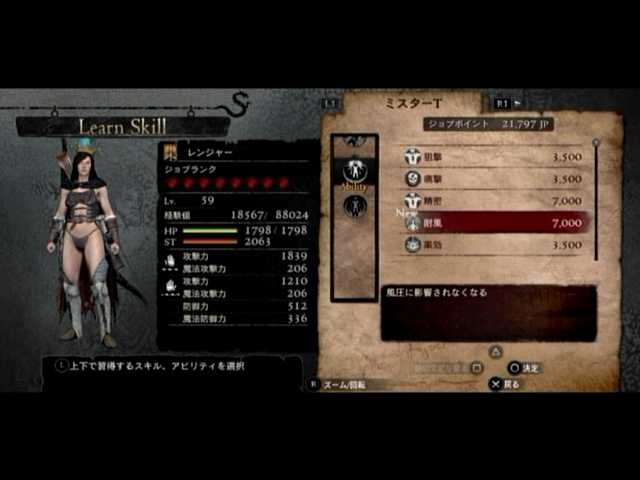The image size is (640, 480).
Task: Pick the 痛撃 skill row
Action: point(494,179)
